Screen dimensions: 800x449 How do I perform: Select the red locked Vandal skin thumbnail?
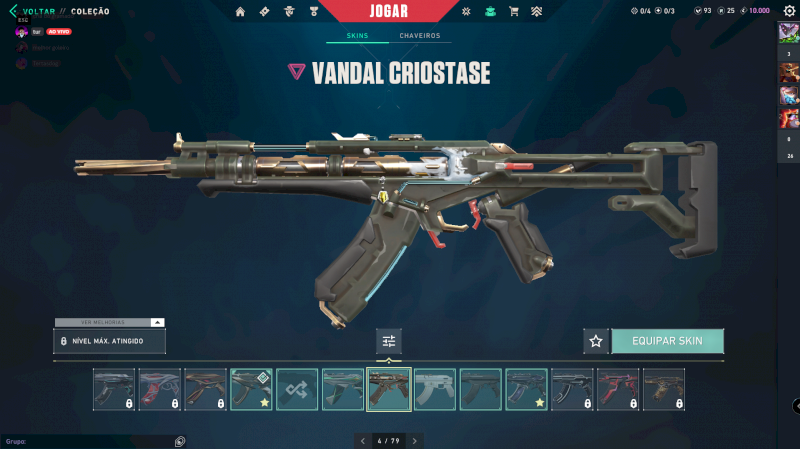(x=618, y=390)
